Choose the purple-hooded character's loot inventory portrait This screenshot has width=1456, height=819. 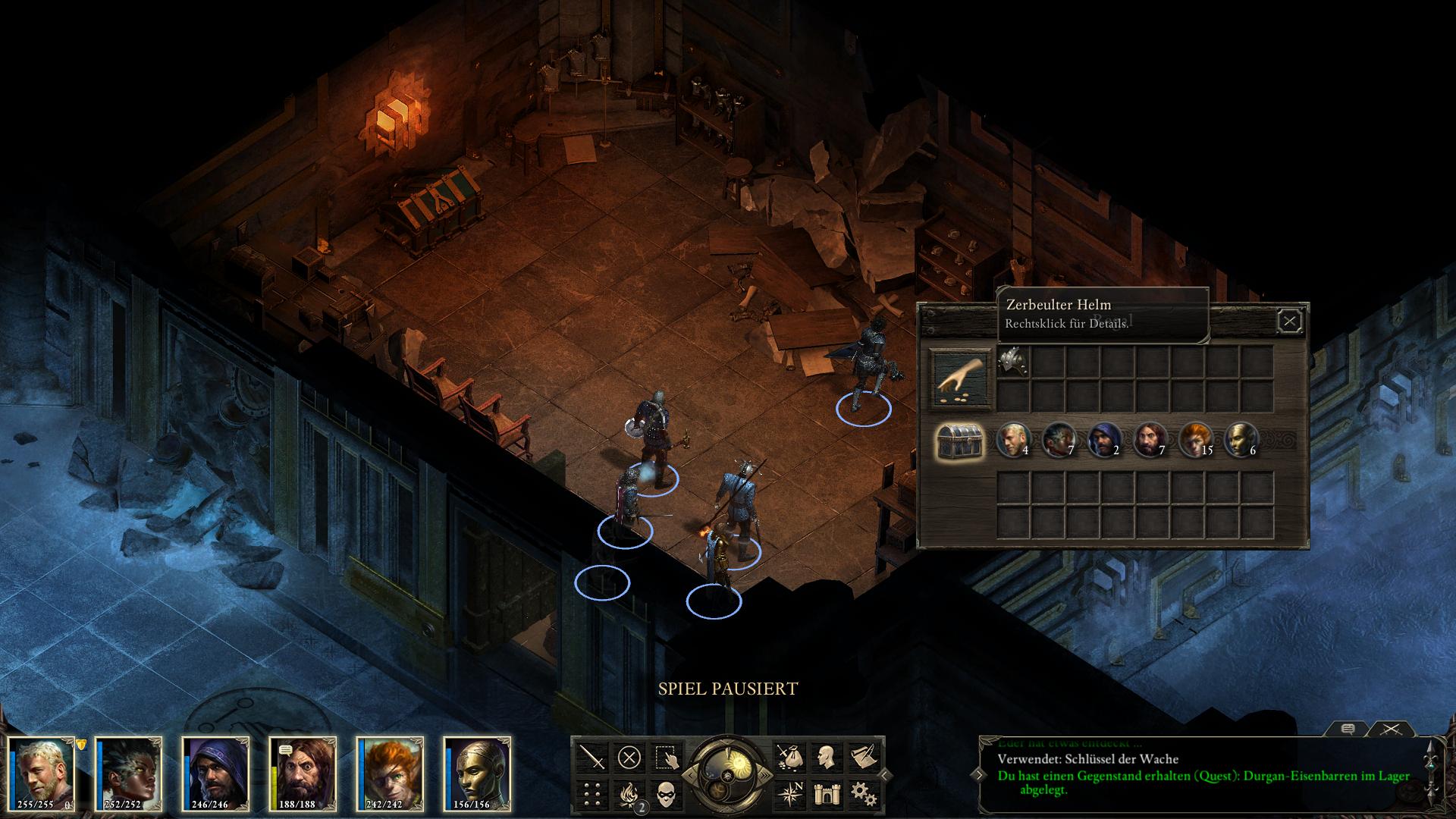point(1103,439)
